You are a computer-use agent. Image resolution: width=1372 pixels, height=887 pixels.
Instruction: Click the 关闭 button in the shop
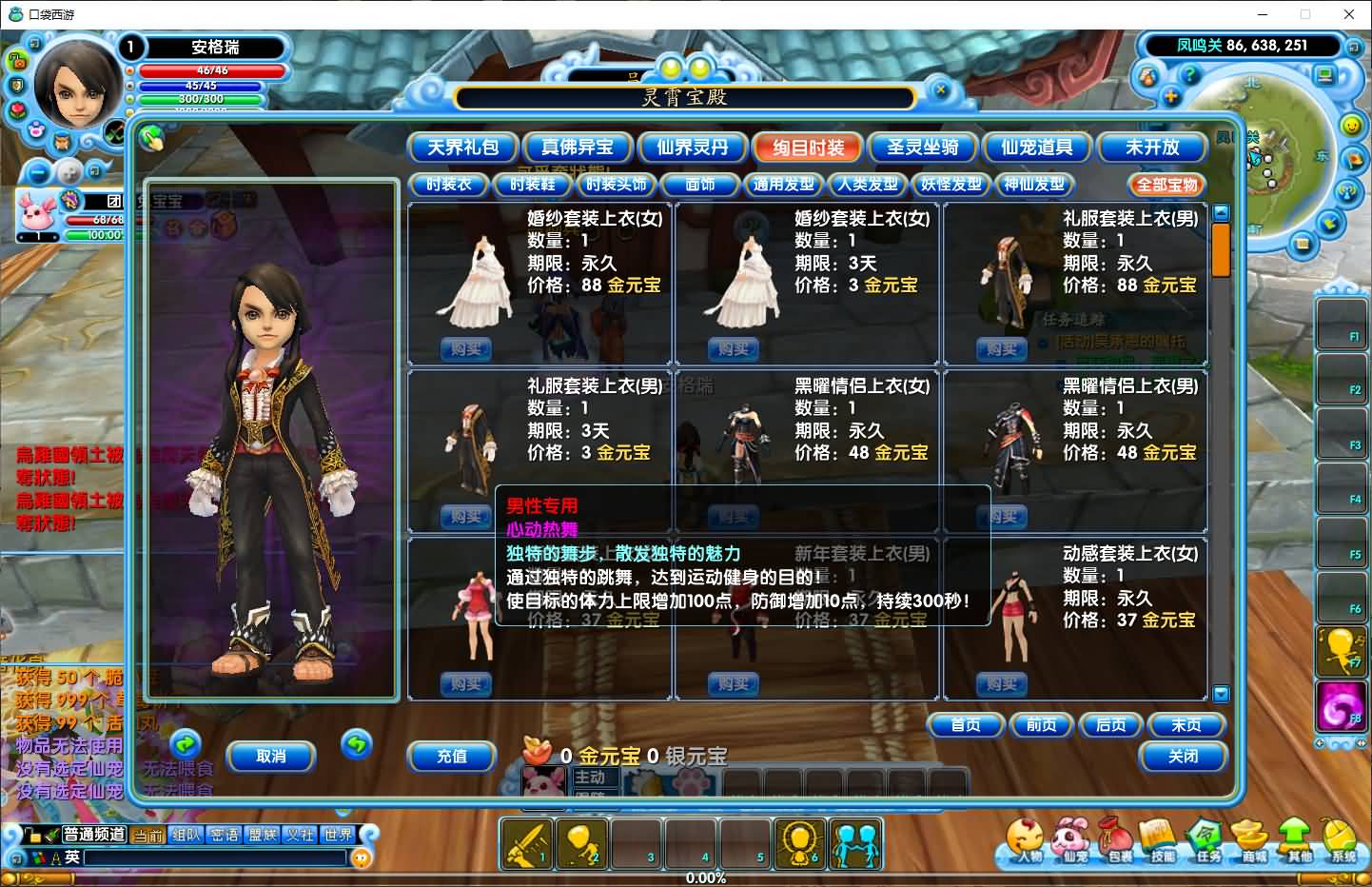tap(1183, 757)
